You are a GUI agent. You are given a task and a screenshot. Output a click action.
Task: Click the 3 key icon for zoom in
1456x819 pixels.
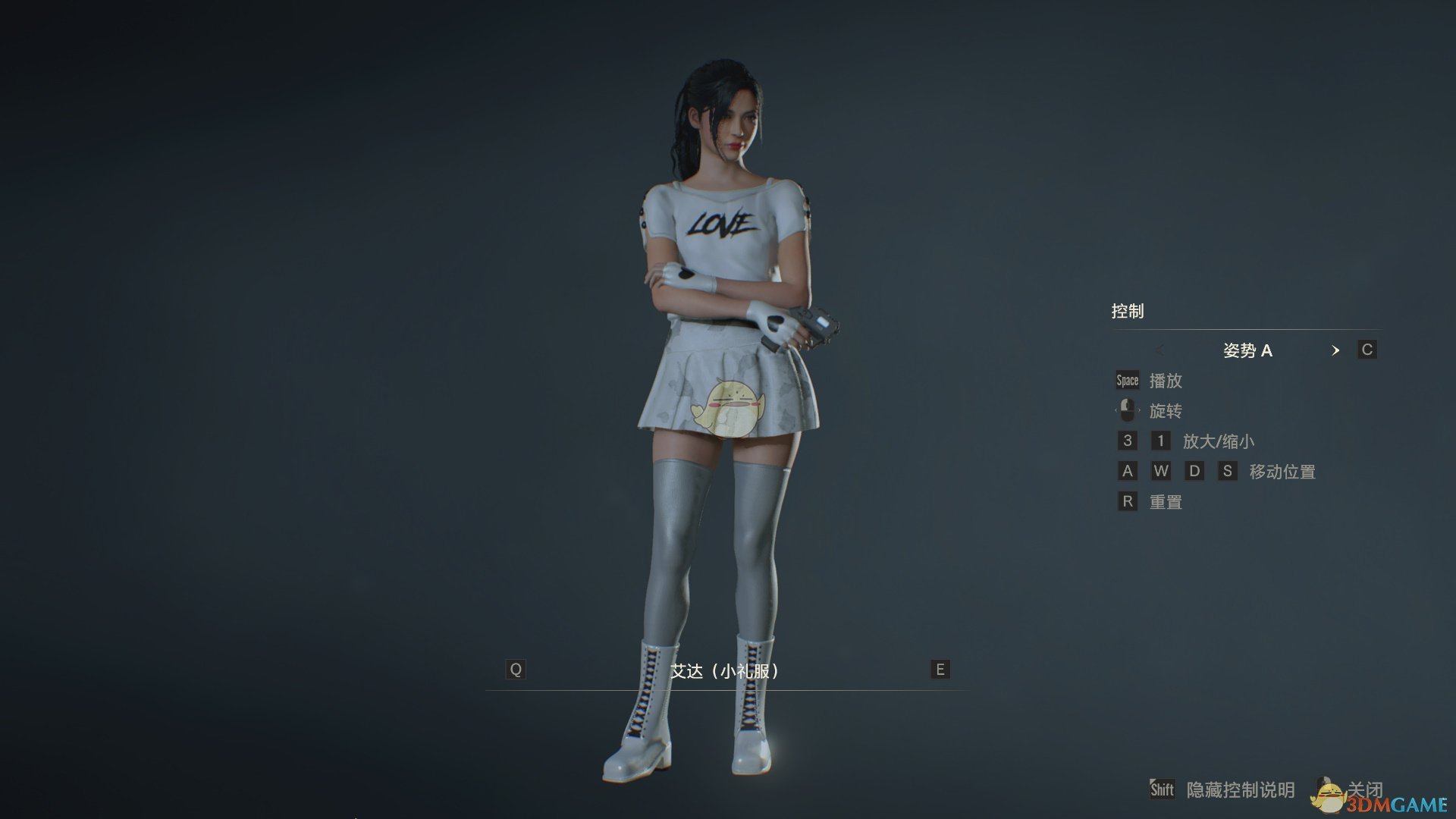point(1127,441)
